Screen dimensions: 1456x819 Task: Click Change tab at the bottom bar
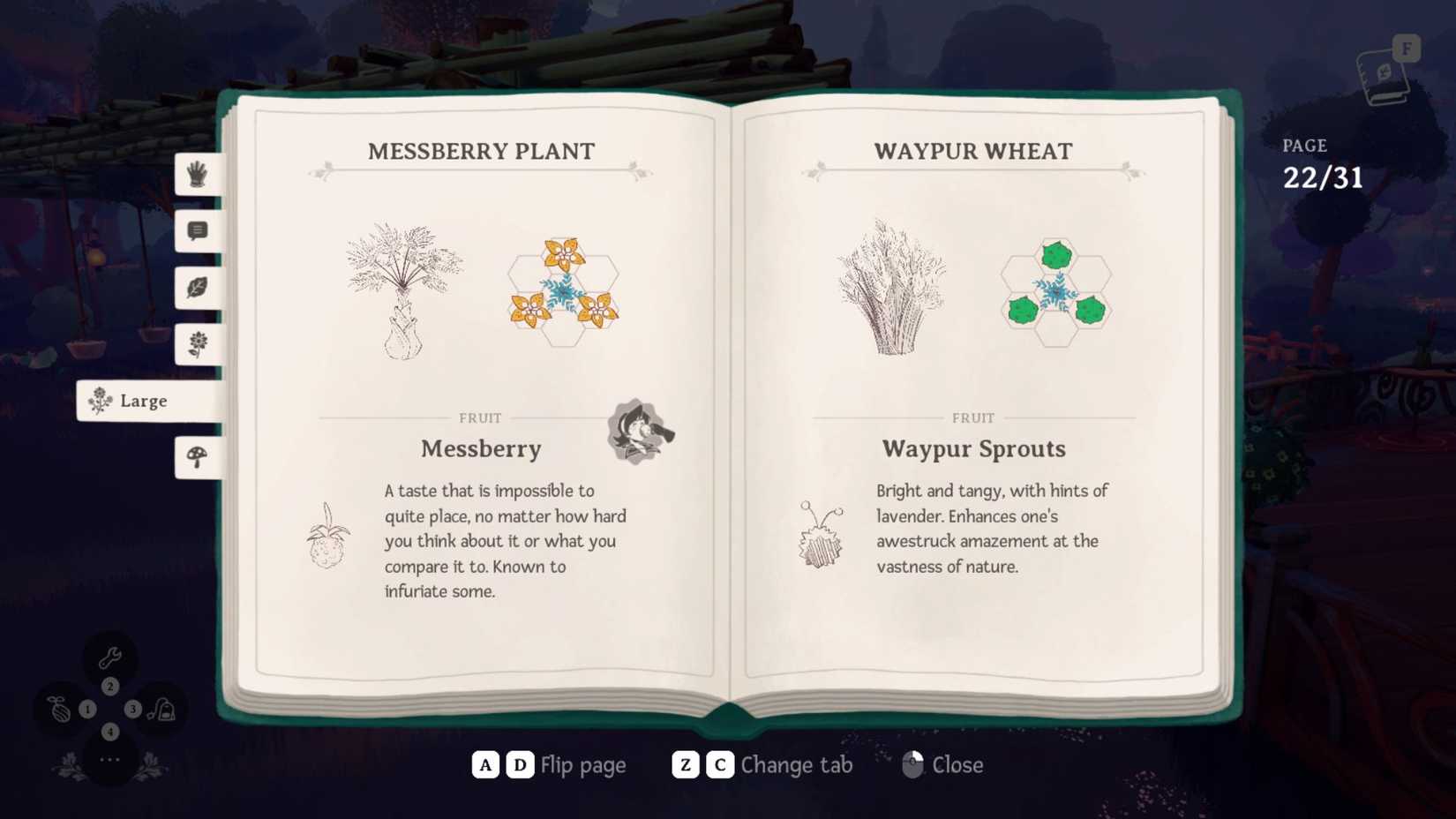pyautogui.click(x=796, y=764)
